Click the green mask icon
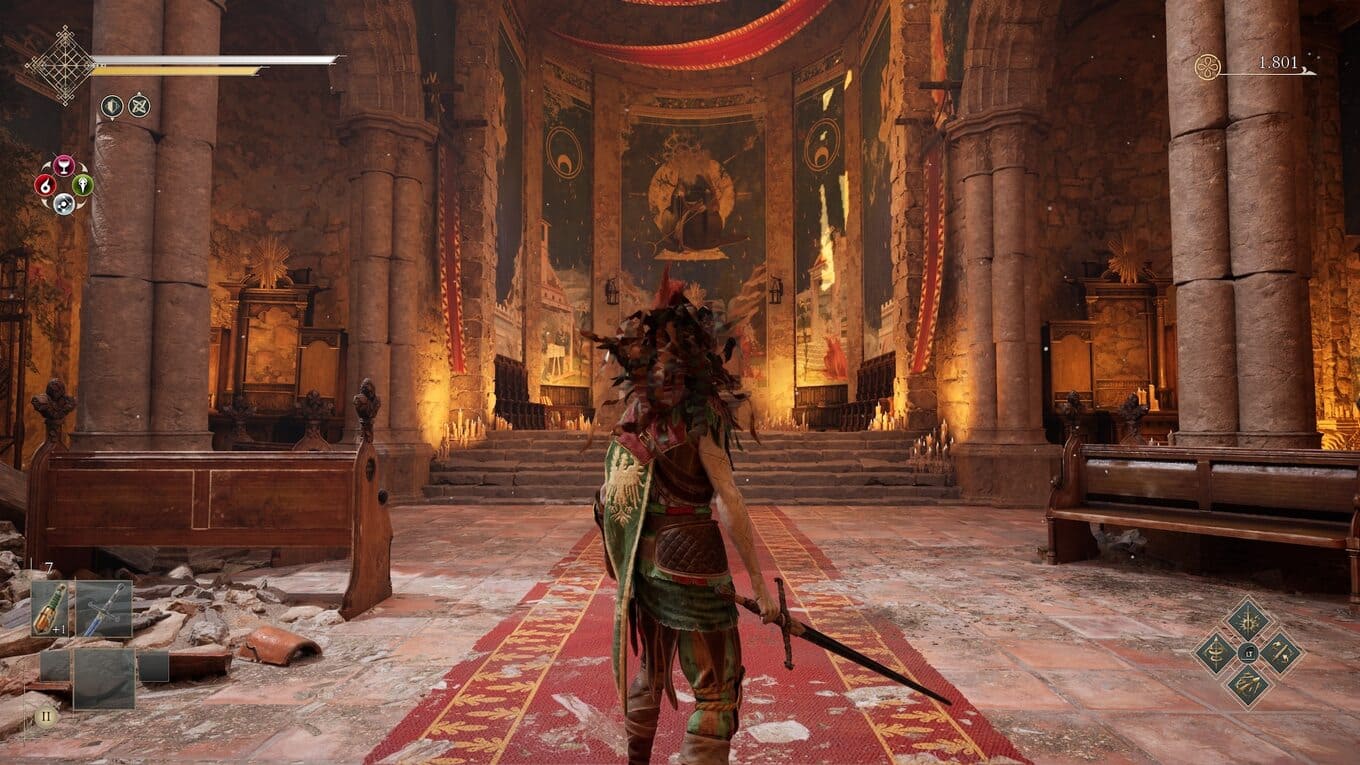 [x=83, y=185]
